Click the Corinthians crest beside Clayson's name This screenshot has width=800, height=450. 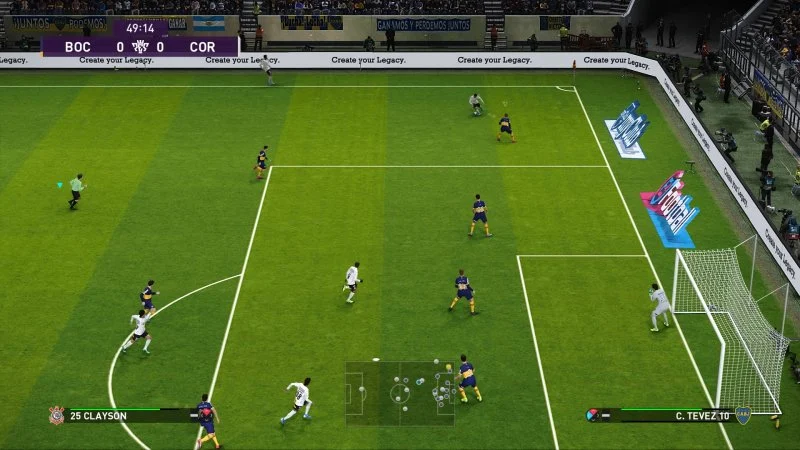point(56,414)
